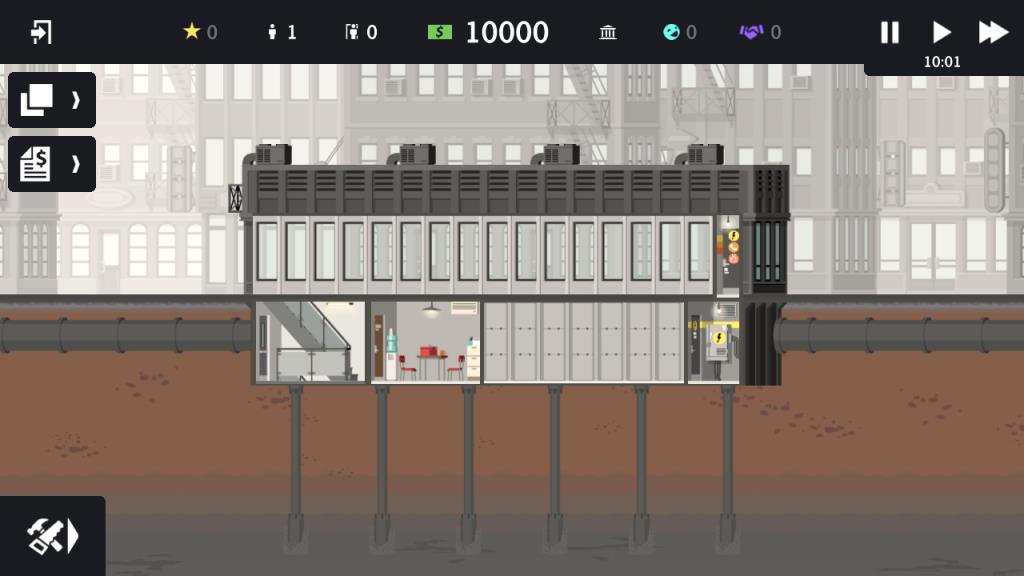This screenshot has height=576, width=1024.
Task: Expand the layers panel
Action: coord(52,100)
